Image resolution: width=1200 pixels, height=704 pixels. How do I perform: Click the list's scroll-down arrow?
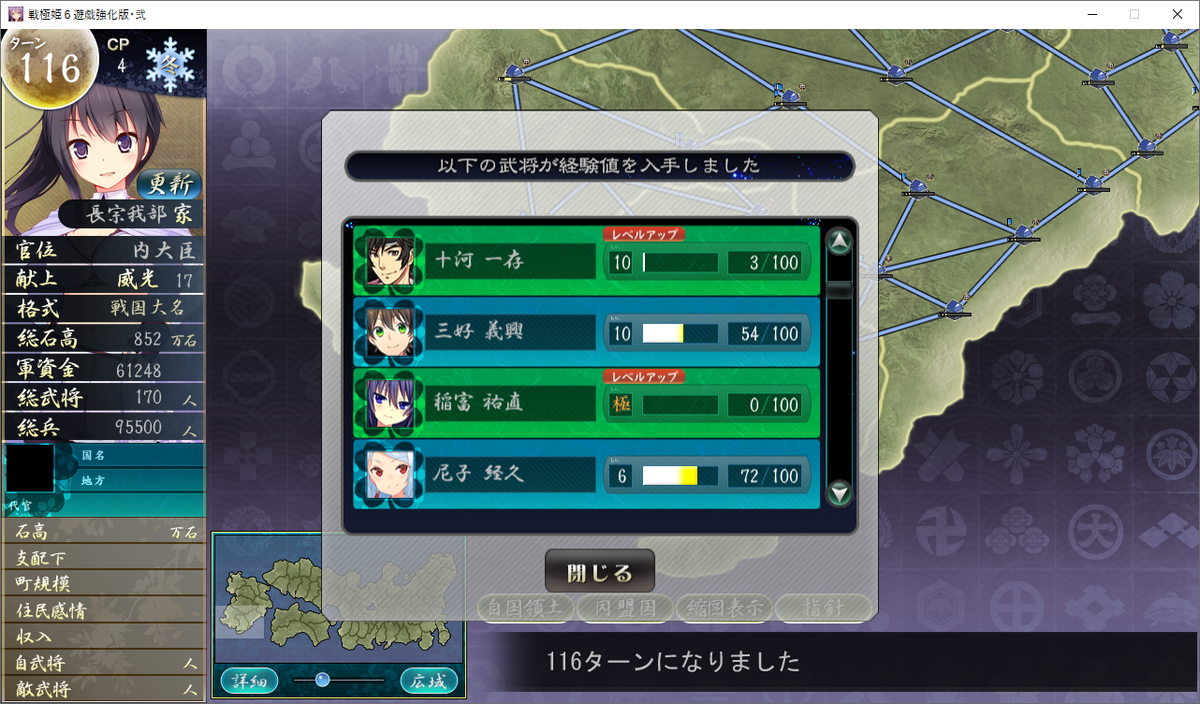coord(840,492)
